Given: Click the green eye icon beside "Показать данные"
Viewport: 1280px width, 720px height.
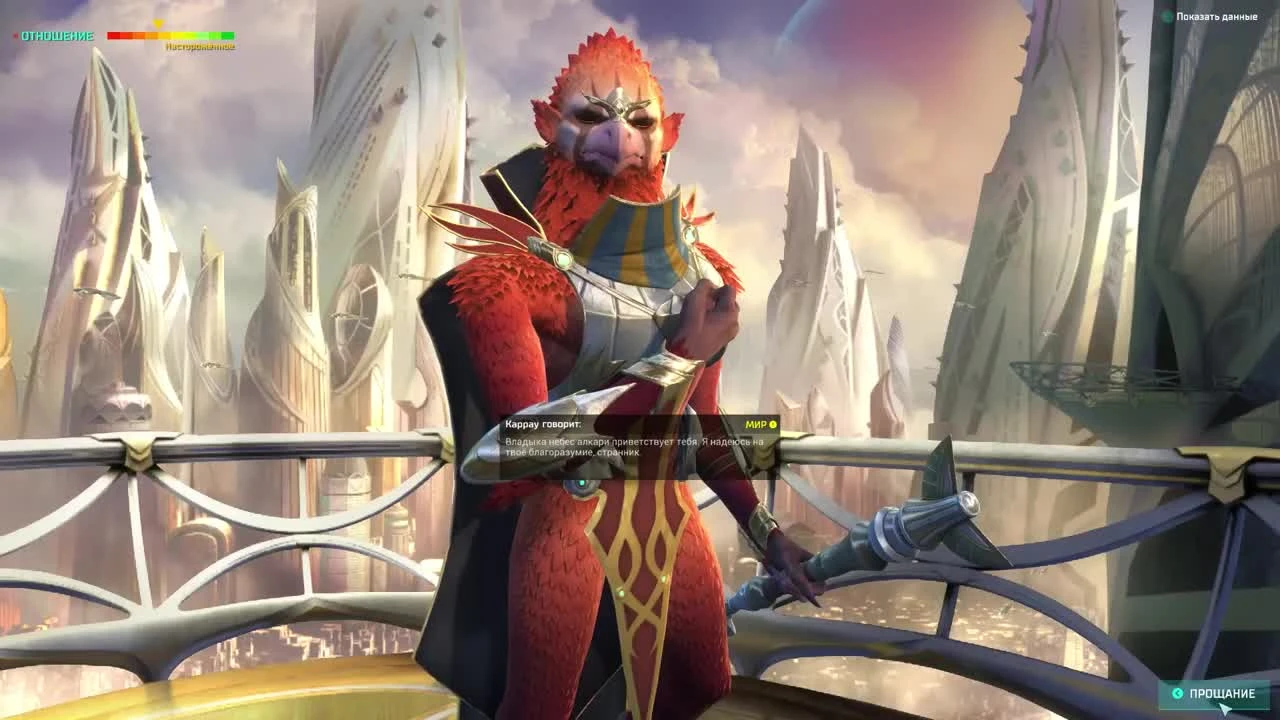Looking at the screenshot, I should coord(1164,17).
